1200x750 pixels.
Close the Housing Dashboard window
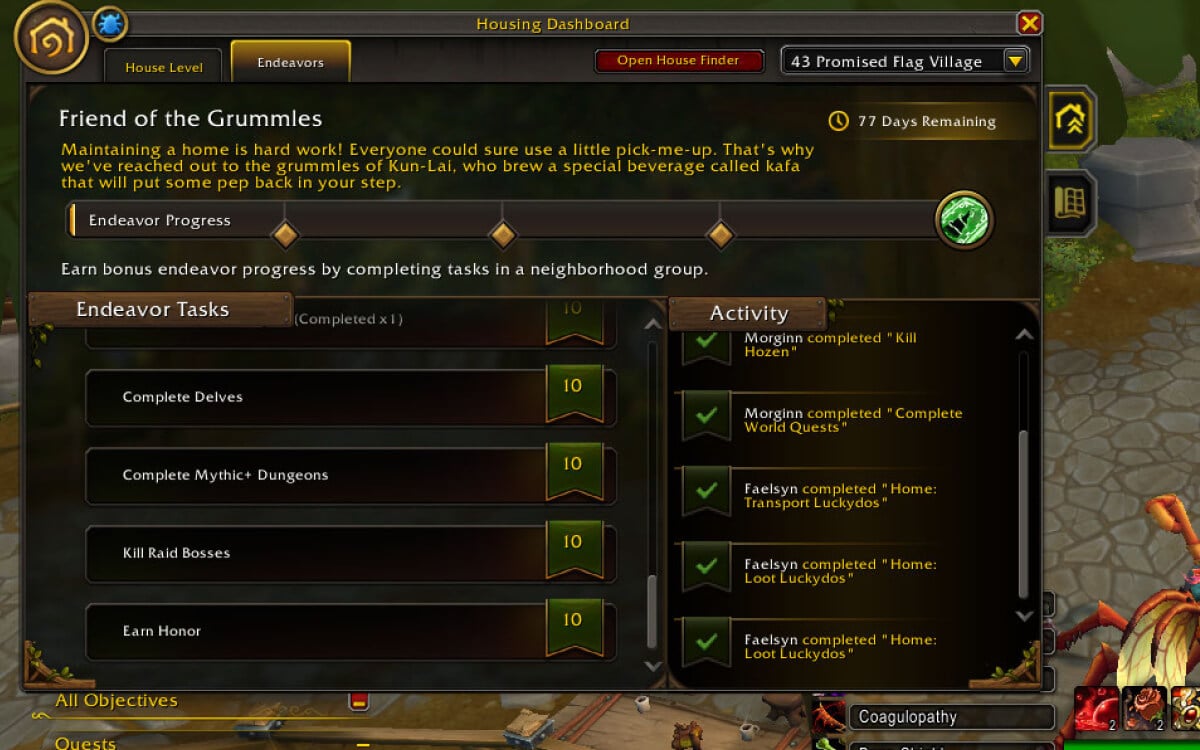pos(1029,23)
